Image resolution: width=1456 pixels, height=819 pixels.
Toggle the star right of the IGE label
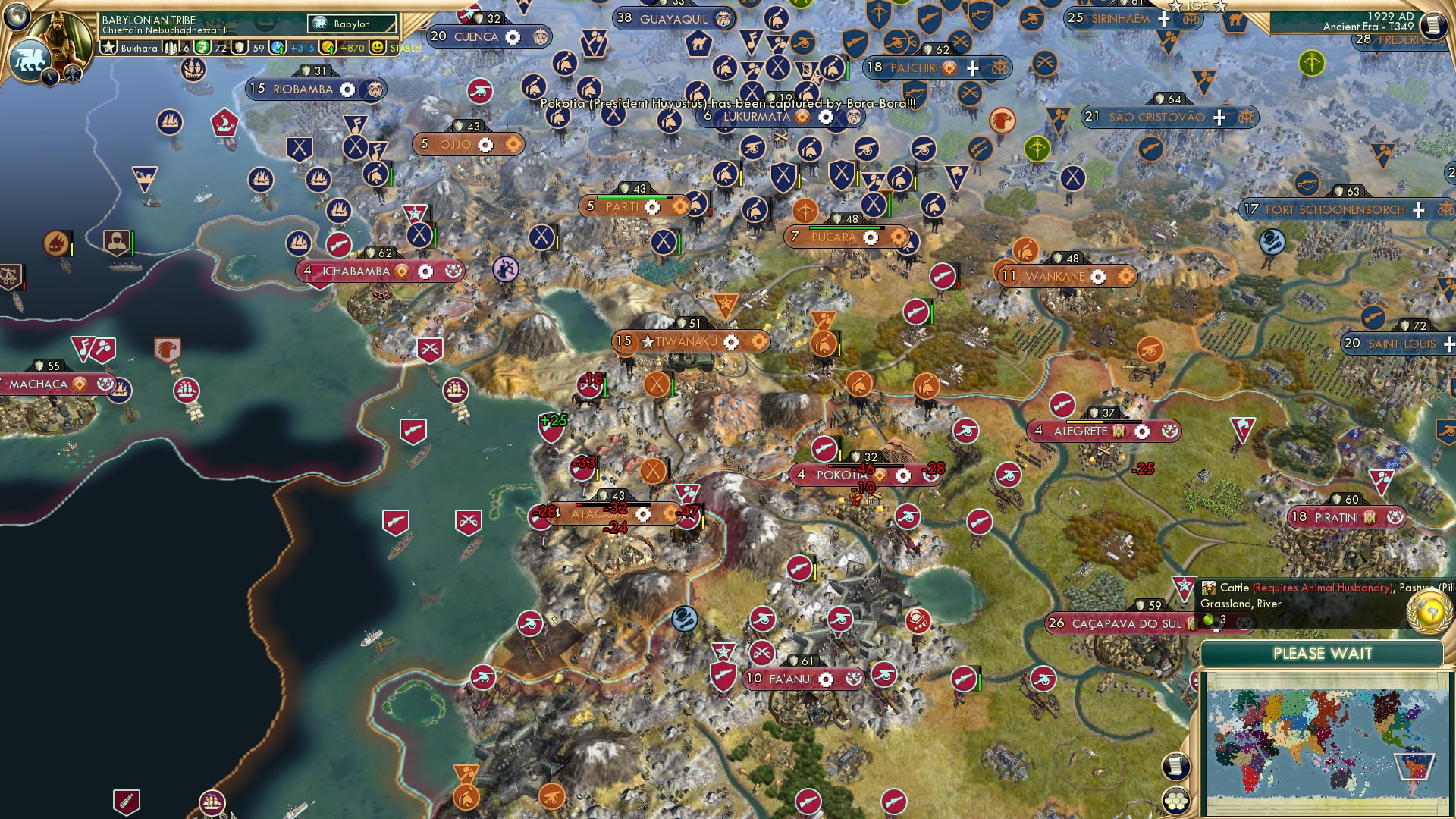coord(1221,6)
